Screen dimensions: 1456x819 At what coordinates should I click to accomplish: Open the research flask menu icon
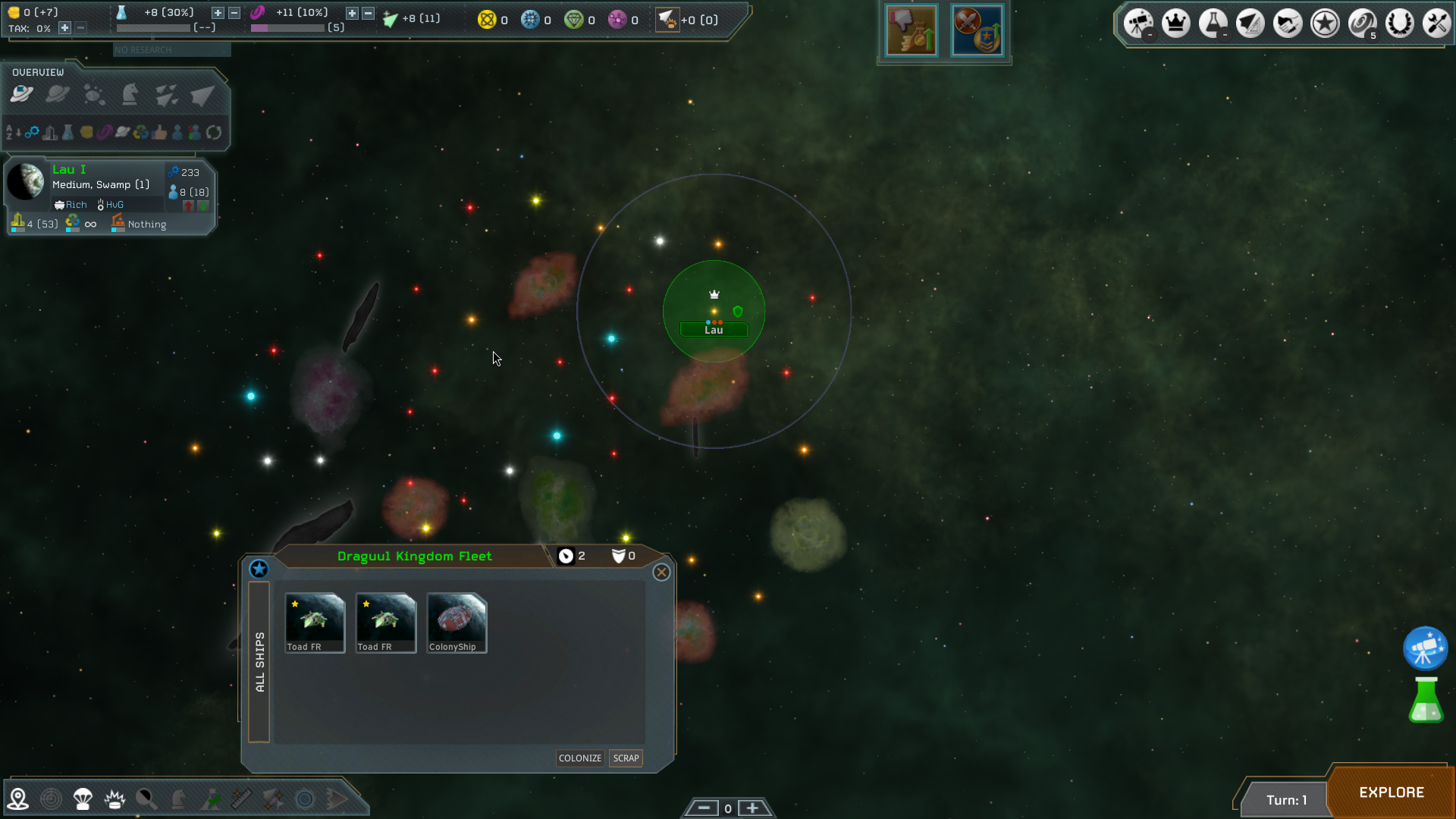[1213, 24]
